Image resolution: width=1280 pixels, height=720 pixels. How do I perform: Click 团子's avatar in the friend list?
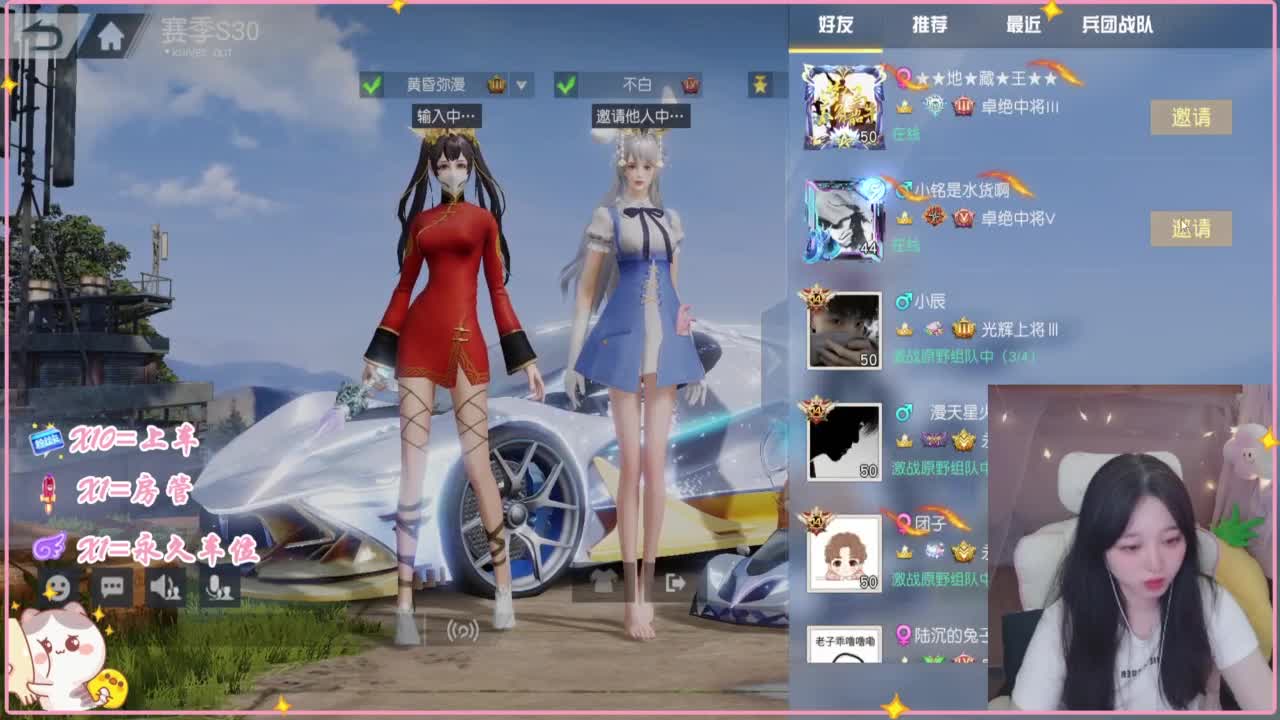click(844, 555)
